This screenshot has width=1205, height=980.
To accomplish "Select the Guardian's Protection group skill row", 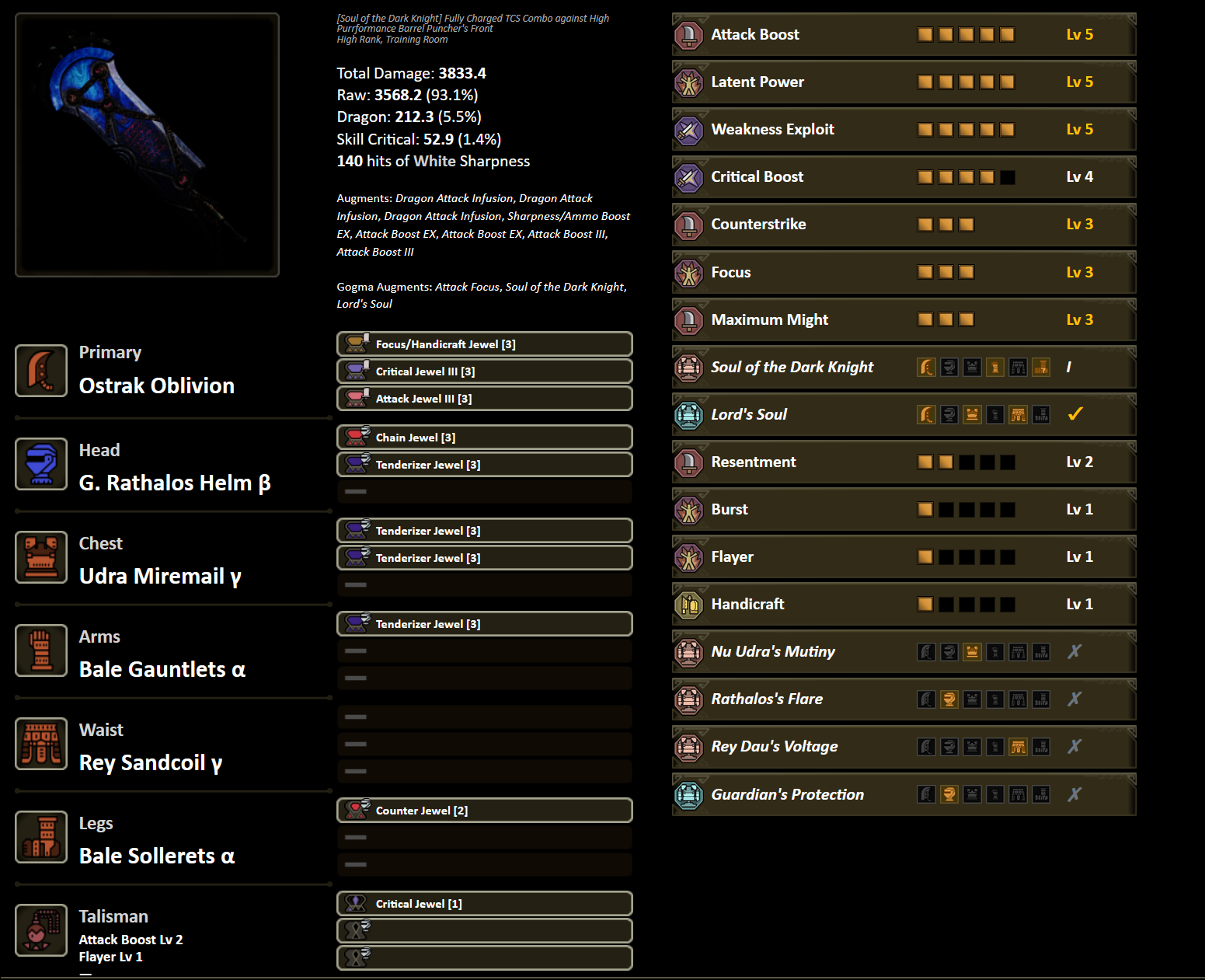I will coord(903,794).
